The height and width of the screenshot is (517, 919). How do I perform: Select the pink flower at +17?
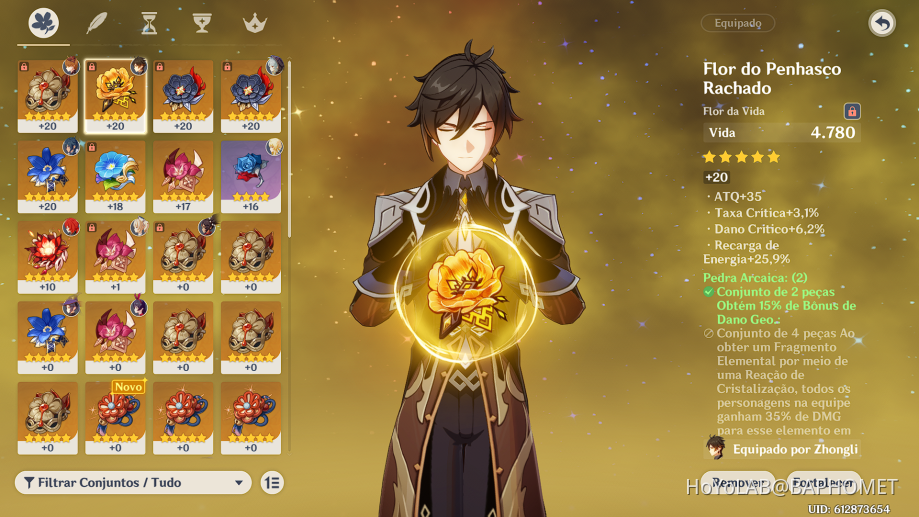click(183, 175)
